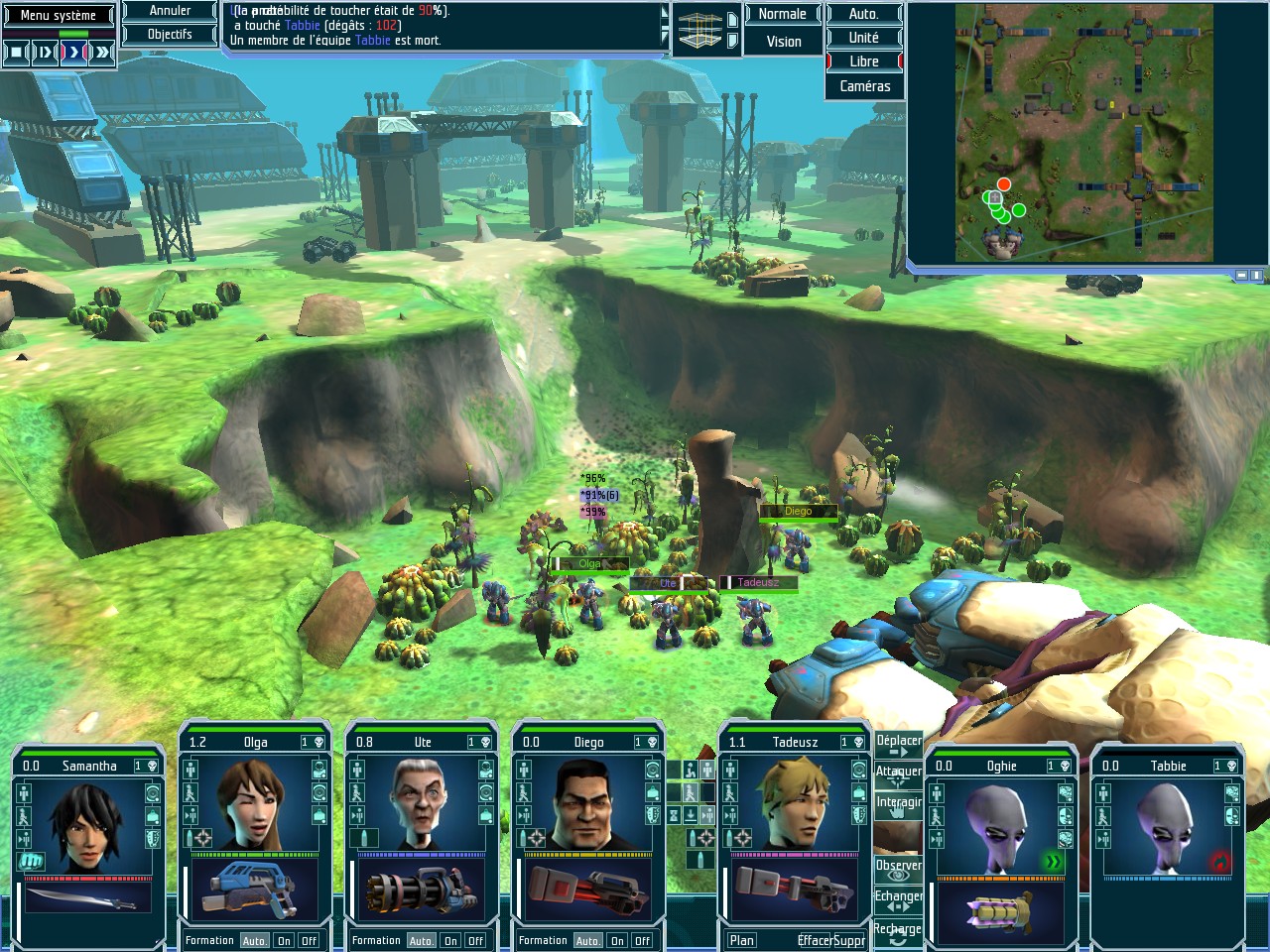Screen dimensions: 1270x952
Task: Select Oghie's alien portrait
Action: pyautogui.click(x=1000, y=825)
